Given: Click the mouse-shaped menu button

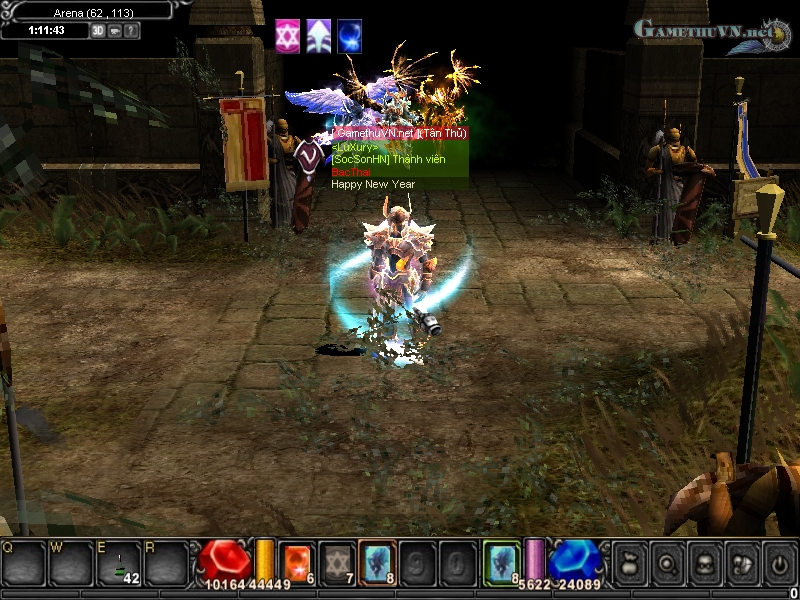Looking at the screenshot, I should [x=741, y=563].
